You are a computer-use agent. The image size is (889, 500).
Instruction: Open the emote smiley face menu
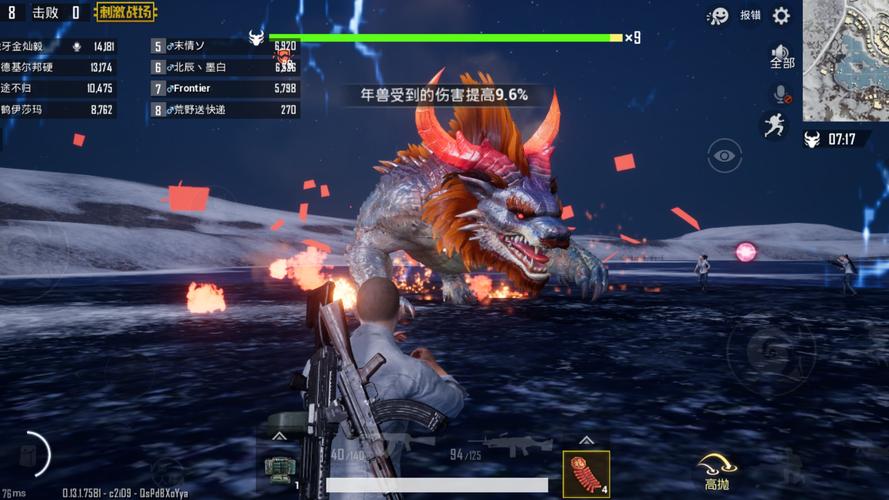pyautogui.click(x=718, y=15)
